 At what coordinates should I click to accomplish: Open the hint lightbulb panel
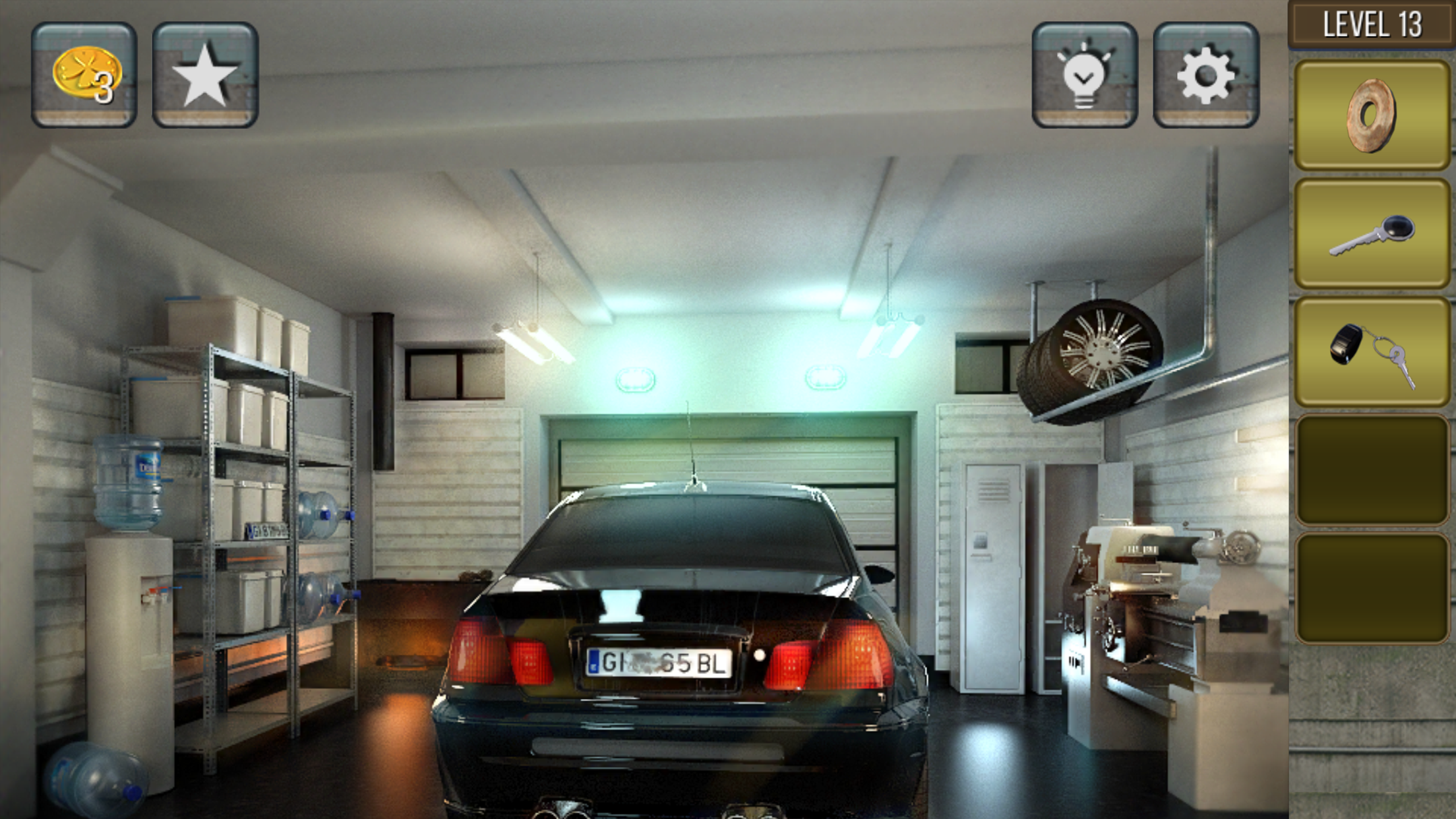1084,75
